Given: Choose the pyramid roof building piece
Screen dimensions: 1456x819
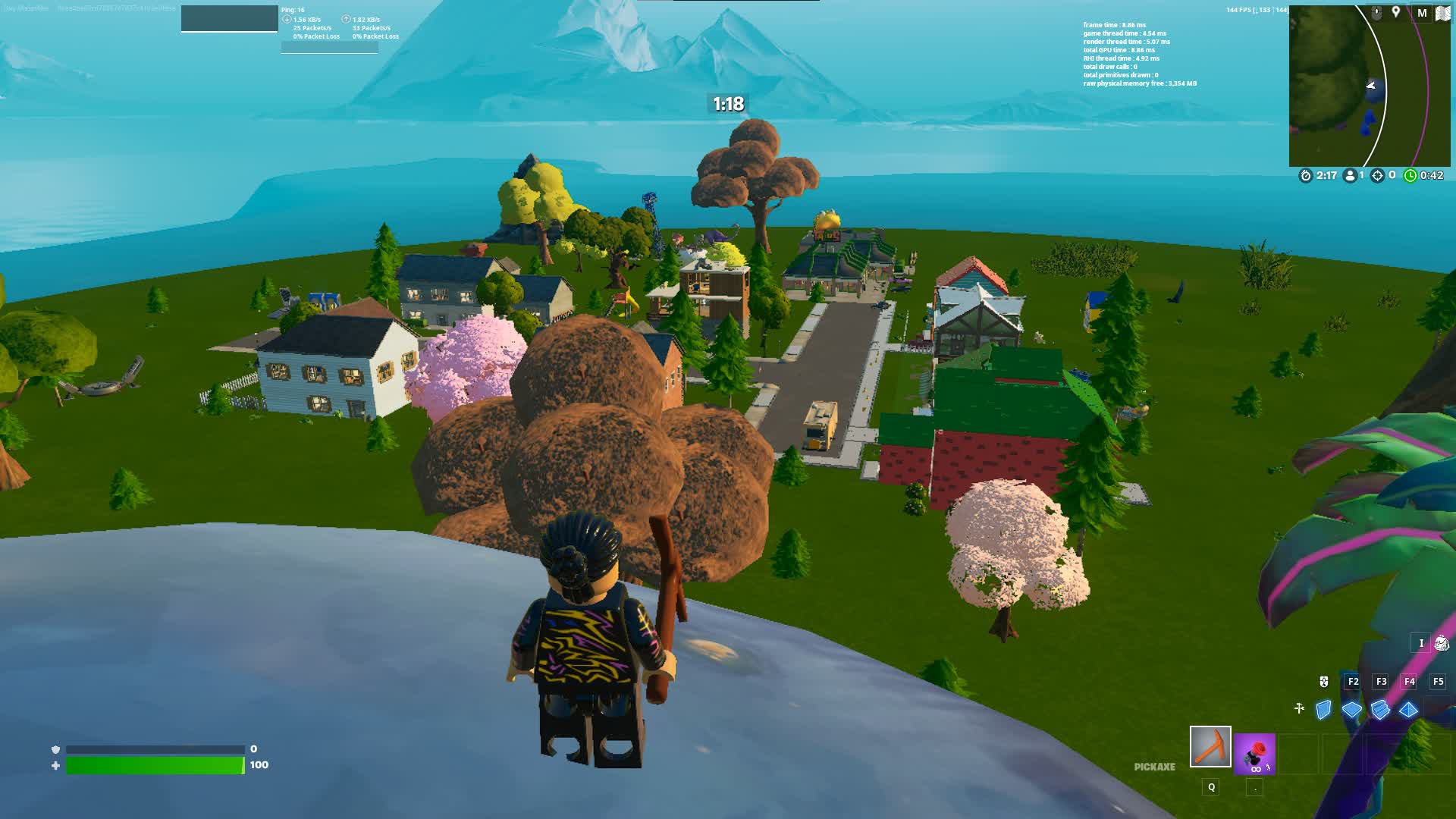Looking at the screenshot, I should (x=1408, y=710).
